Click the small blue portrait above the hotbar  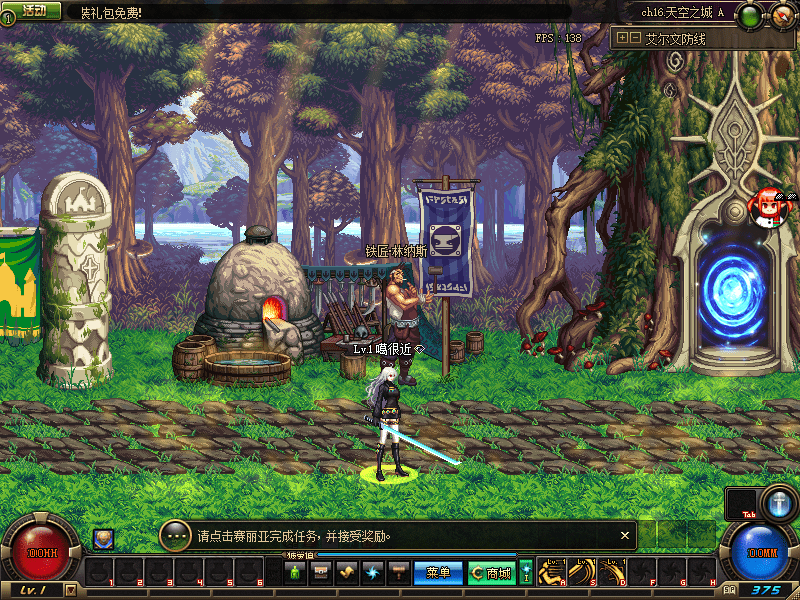click(103, 538)
